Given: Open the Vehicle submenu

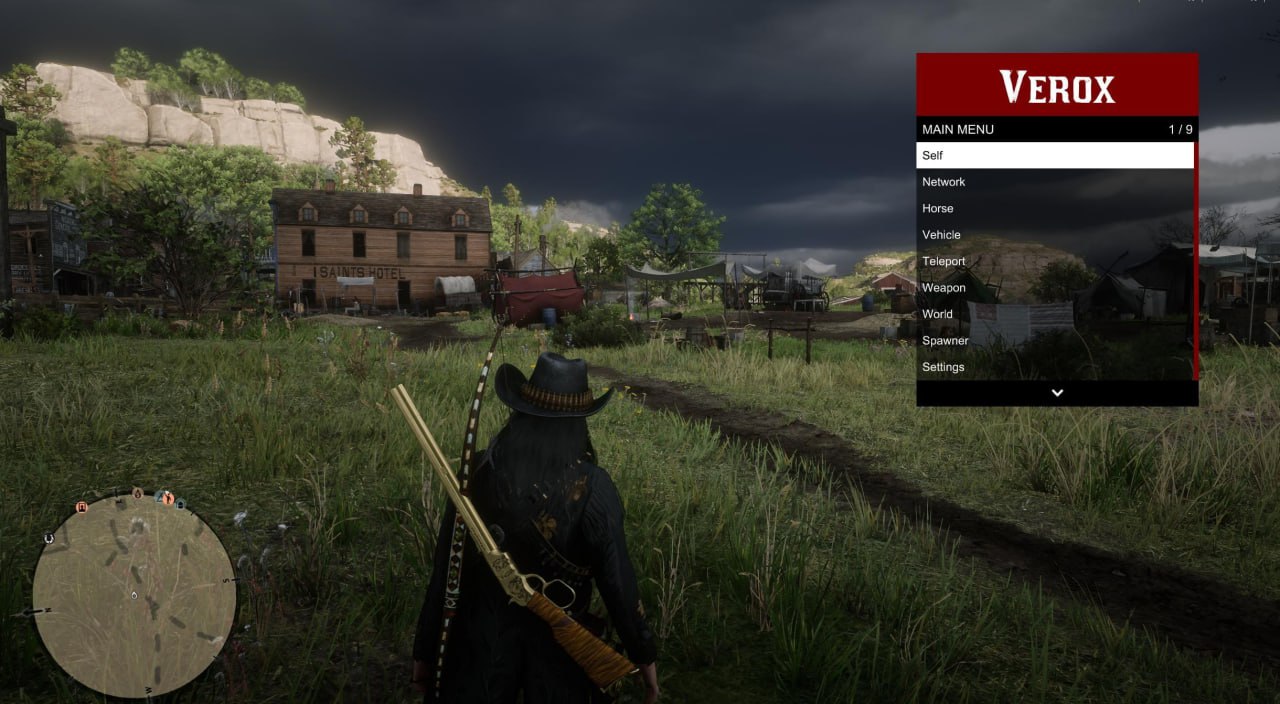Looking at the screenshot, I should pyautogui.click(x=1055, y=235).
